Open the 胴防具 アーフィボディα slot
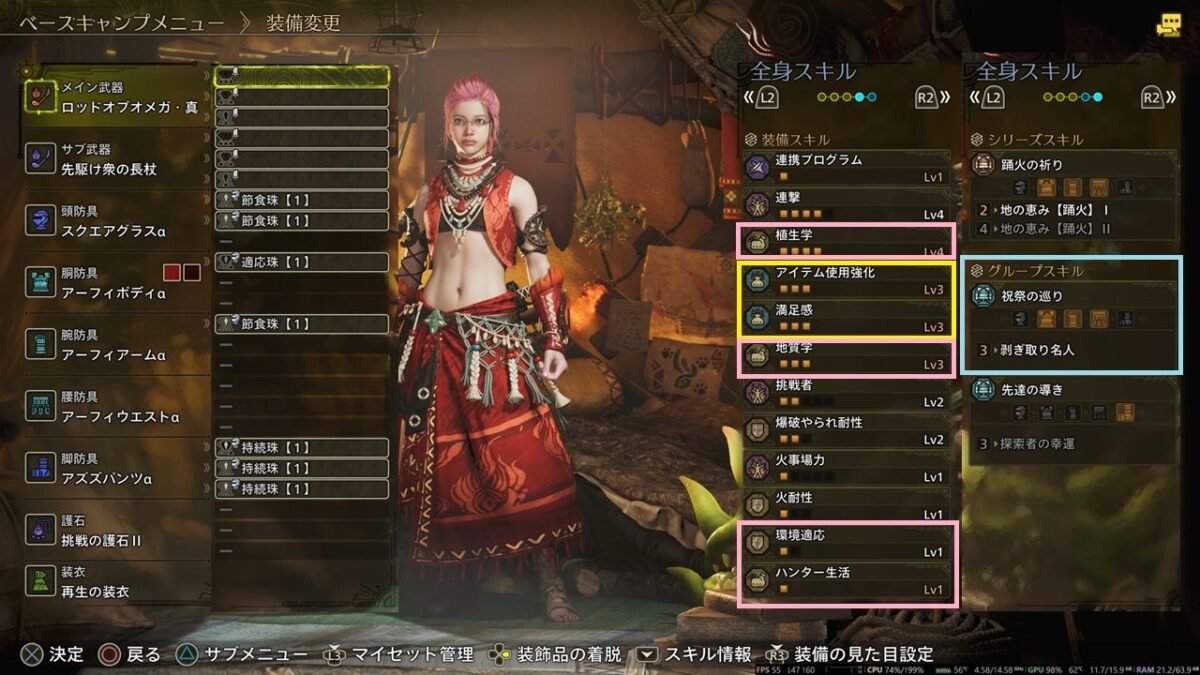 point(115,284)
